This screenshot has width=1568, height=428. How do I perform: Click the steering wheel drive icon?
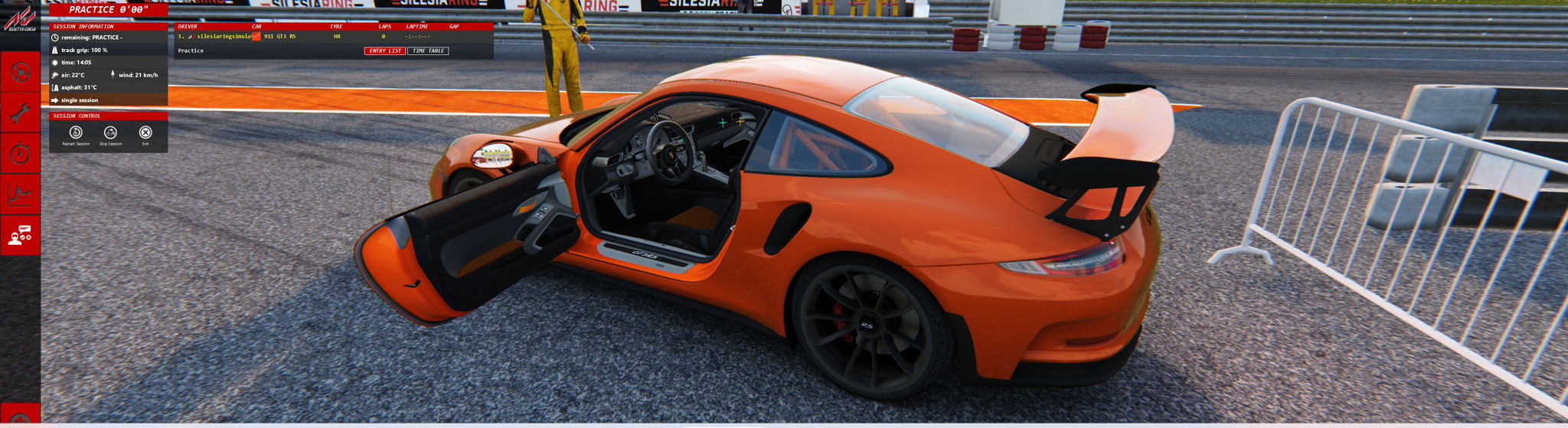tap(20, 72)
